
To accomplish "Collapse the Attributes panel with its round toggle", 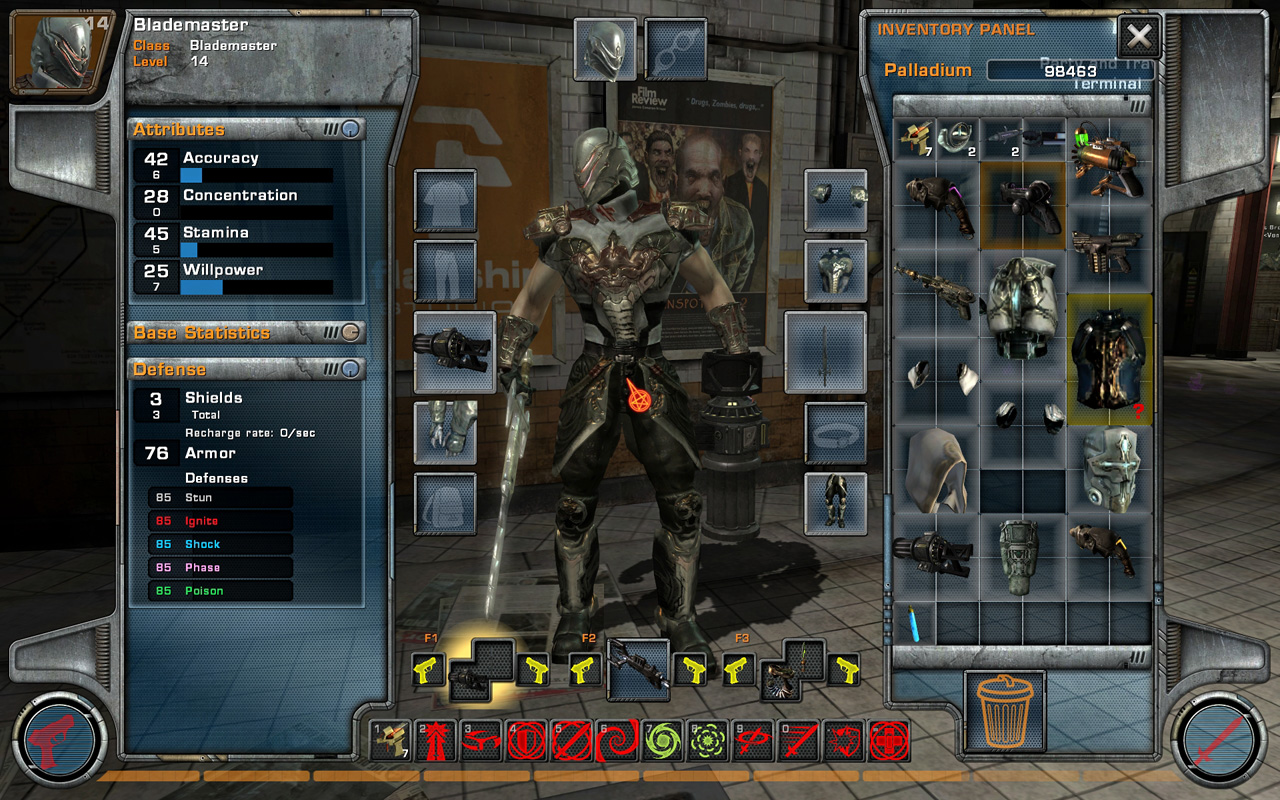I will (350, 131).
